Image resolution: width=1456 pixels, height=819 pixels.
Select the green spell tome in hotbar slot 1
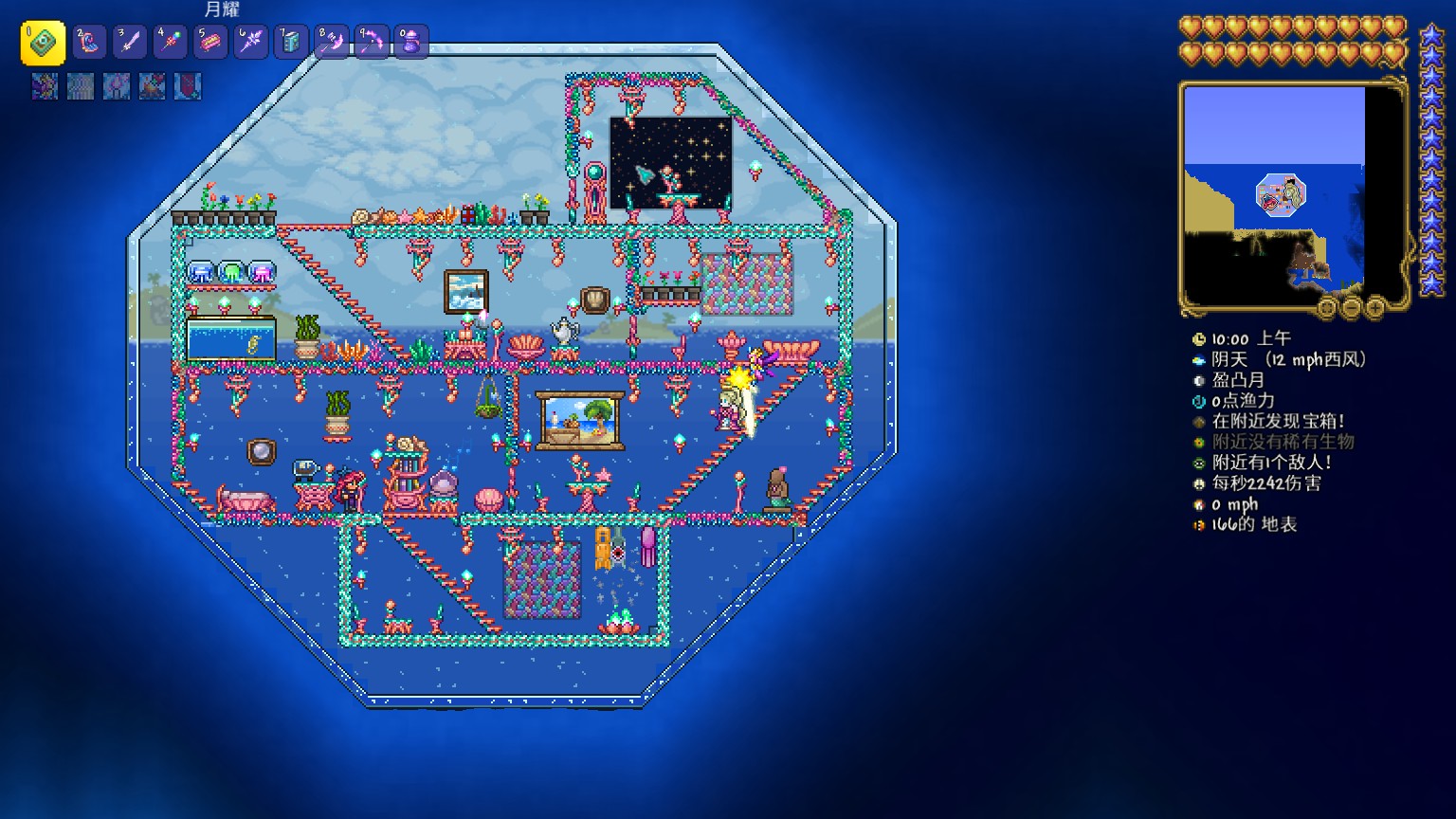tap(43, 43)
